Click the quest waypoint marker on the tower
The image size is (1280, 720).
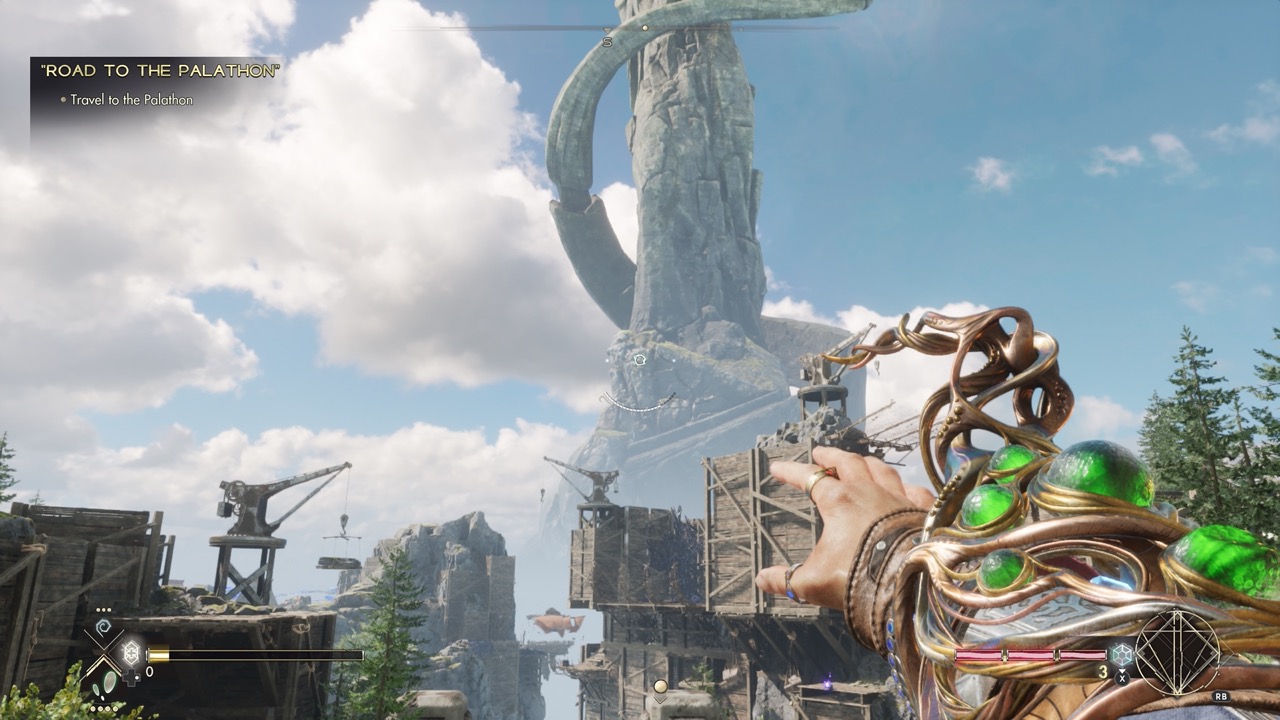pyautogui.click(x=638, y=362)
